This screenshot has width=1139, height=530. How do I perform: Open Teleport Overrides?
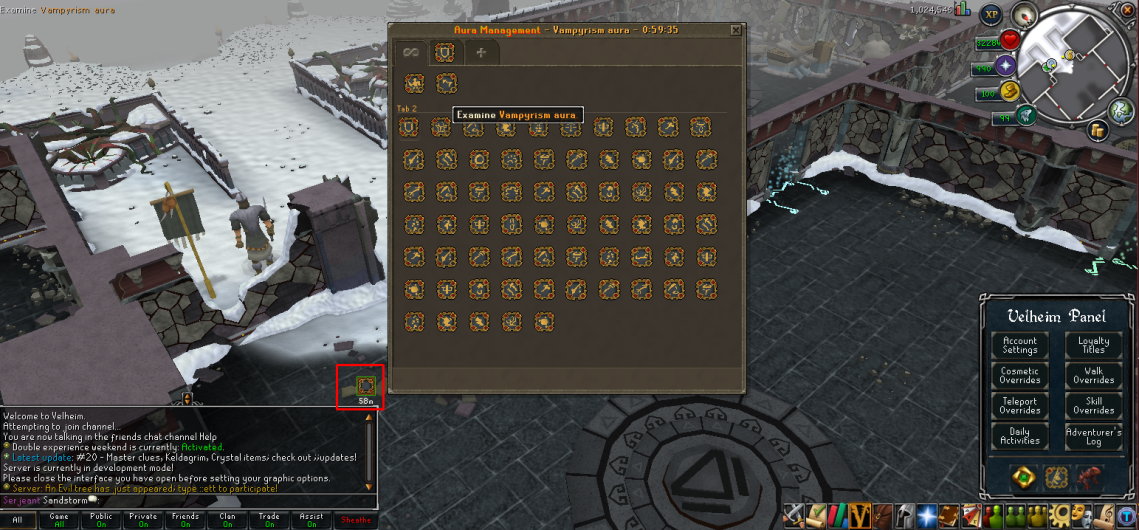(x=1020, y=406)
